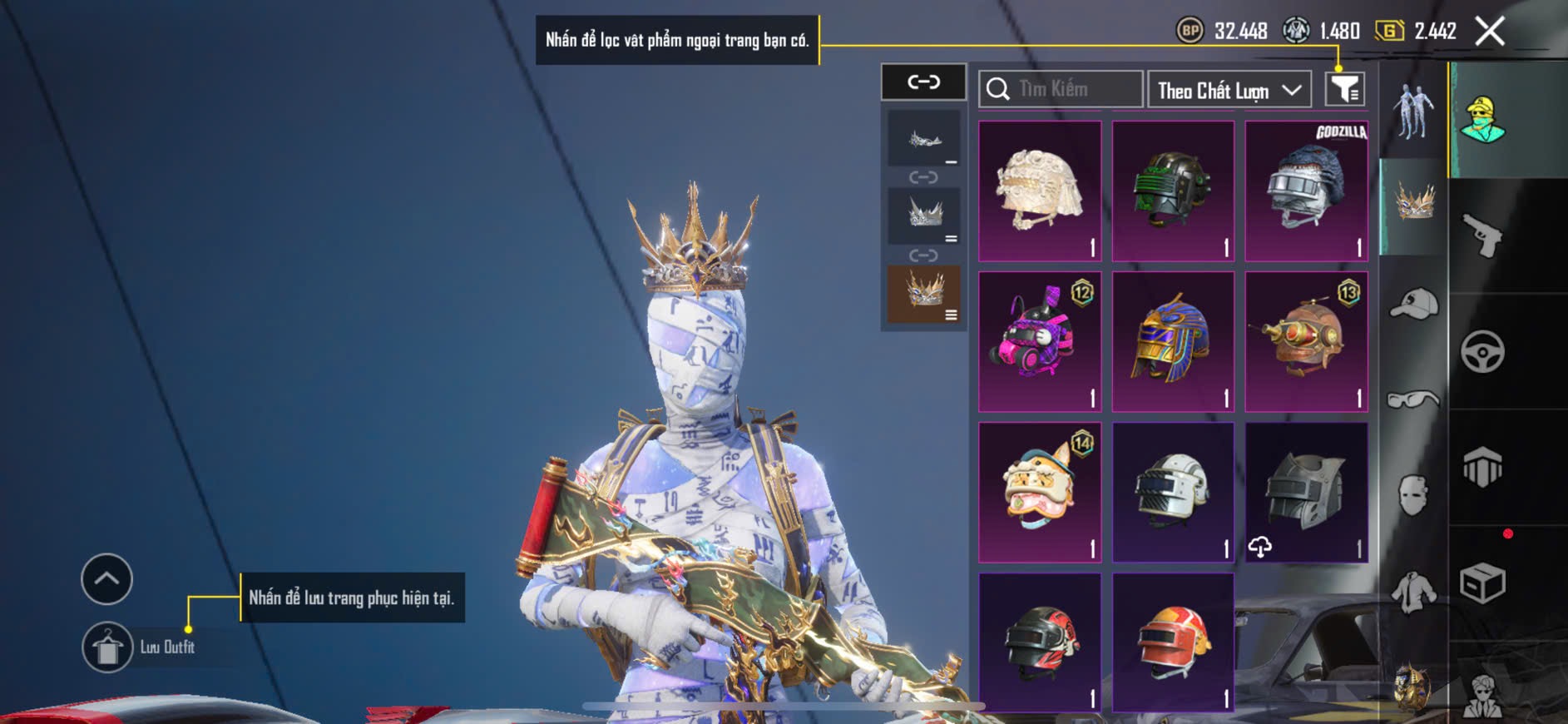
Task: Equip the blue-gold pharaoh helmet
Action: (x=1173, y=342)
